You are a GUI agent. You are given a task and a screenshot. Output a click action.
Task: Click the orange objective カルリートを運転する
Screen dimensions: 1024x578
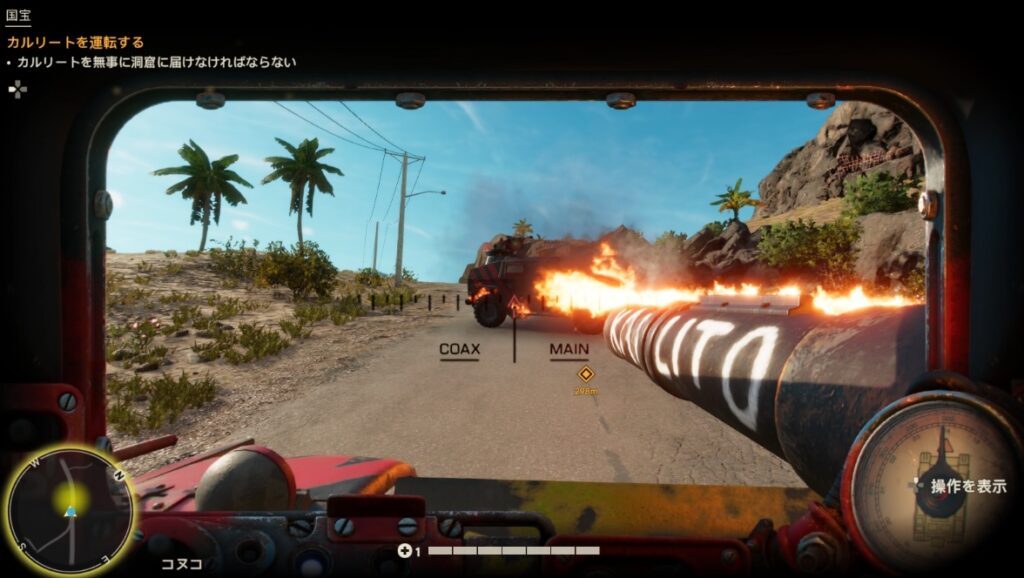[76, 42]
